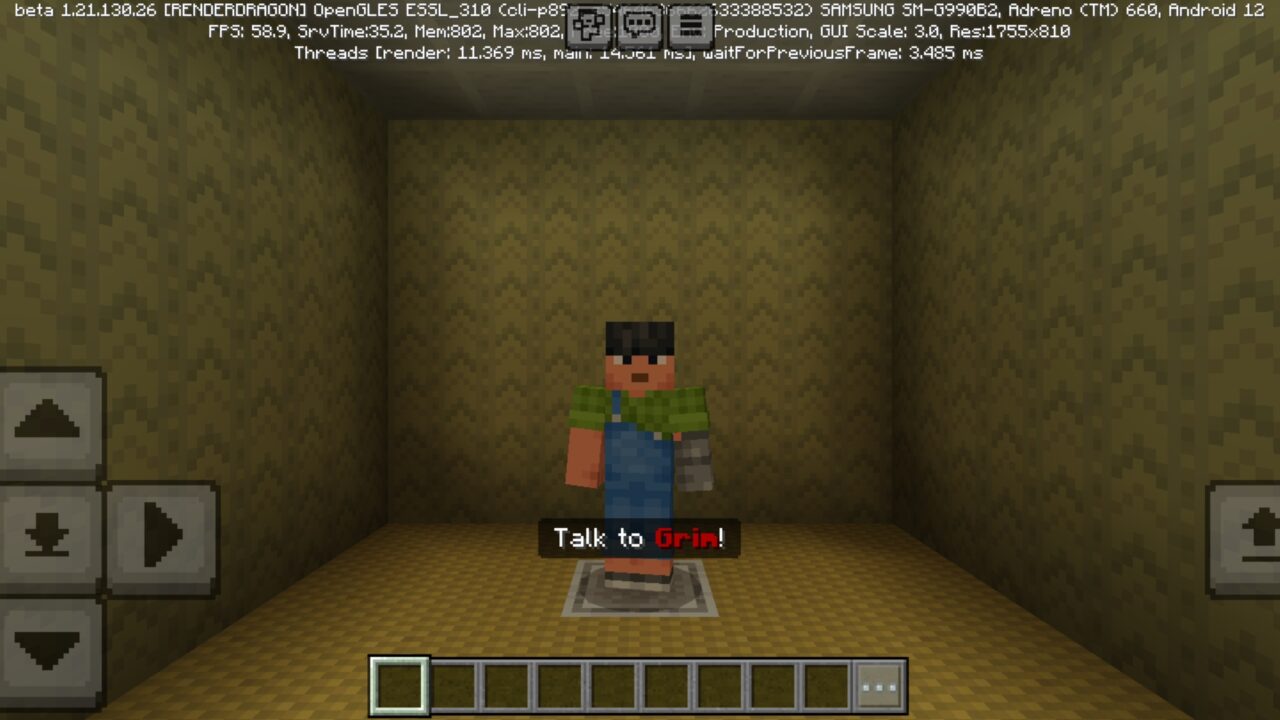This screenshot has width=1280, height=720.
Task: Tap the backward movement arrow
Action: pos(47,652)
